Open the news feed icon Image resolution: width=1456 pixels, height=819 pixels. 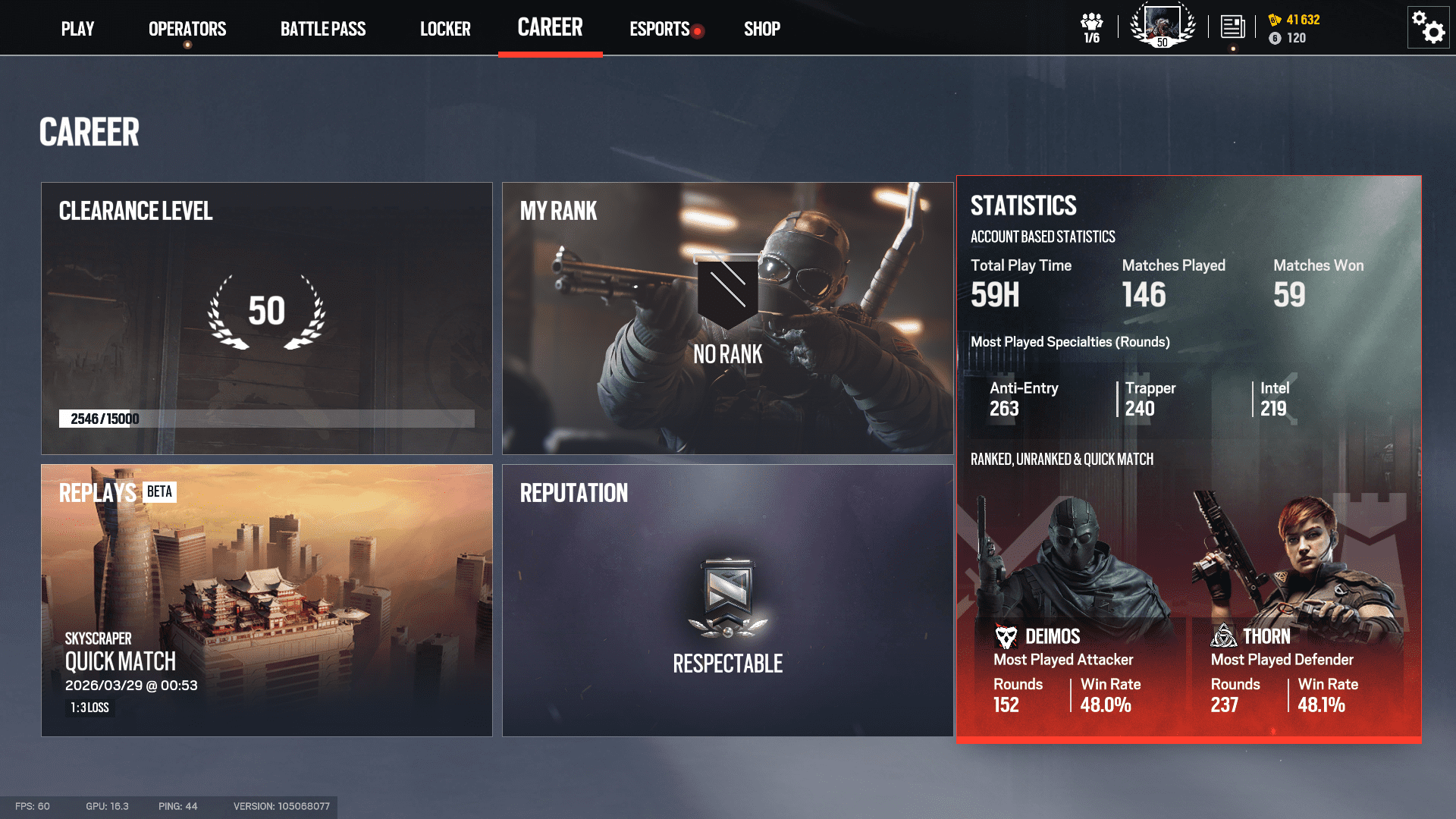coord(1233,25)
